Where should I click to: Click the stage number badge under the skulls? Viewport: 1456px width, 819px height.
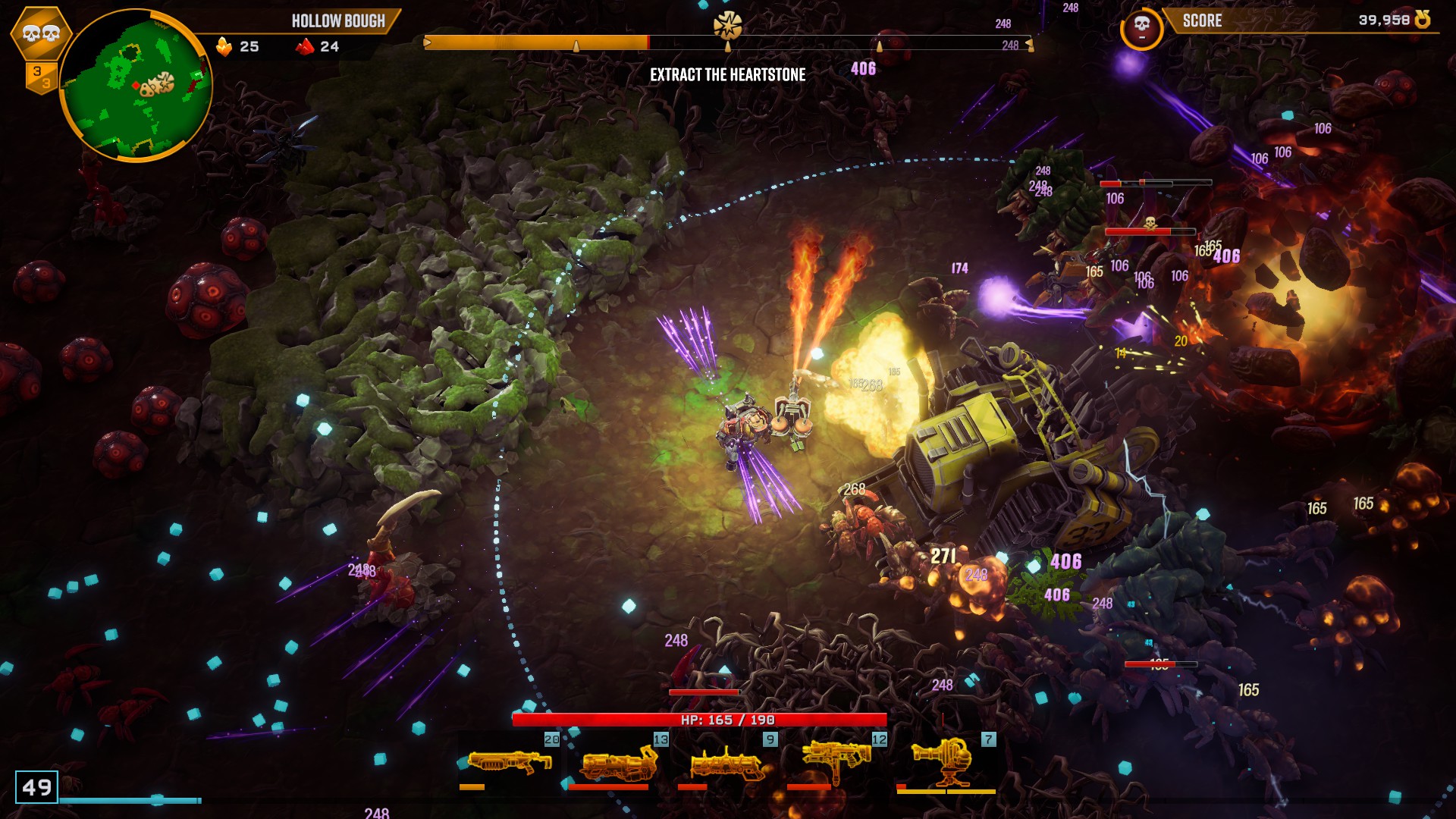(41, 77)
